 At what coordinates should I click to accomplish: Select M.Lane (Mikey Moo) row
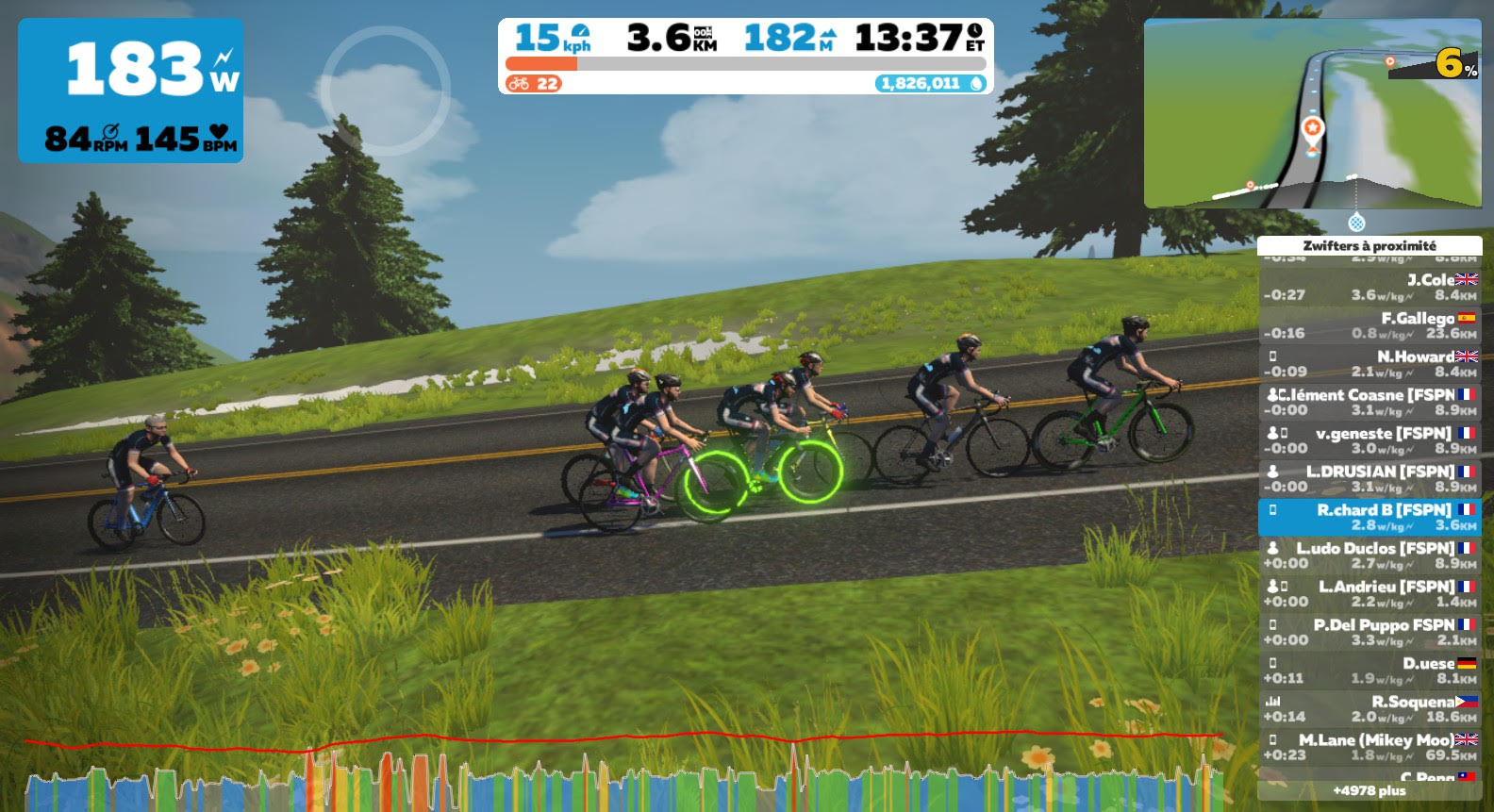tap(1369, 747)
